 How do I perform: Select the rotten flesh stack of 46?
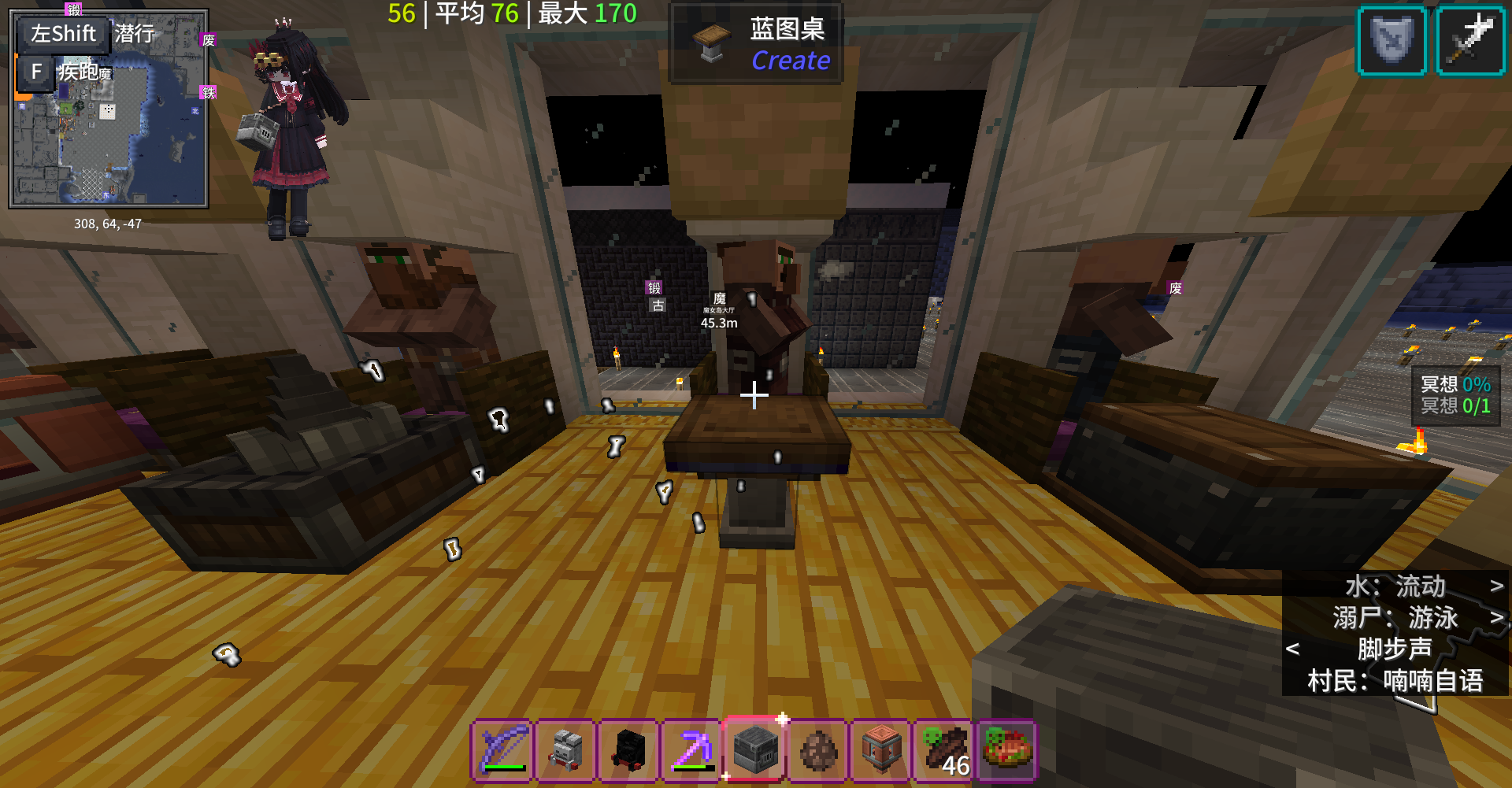point(944,750)
